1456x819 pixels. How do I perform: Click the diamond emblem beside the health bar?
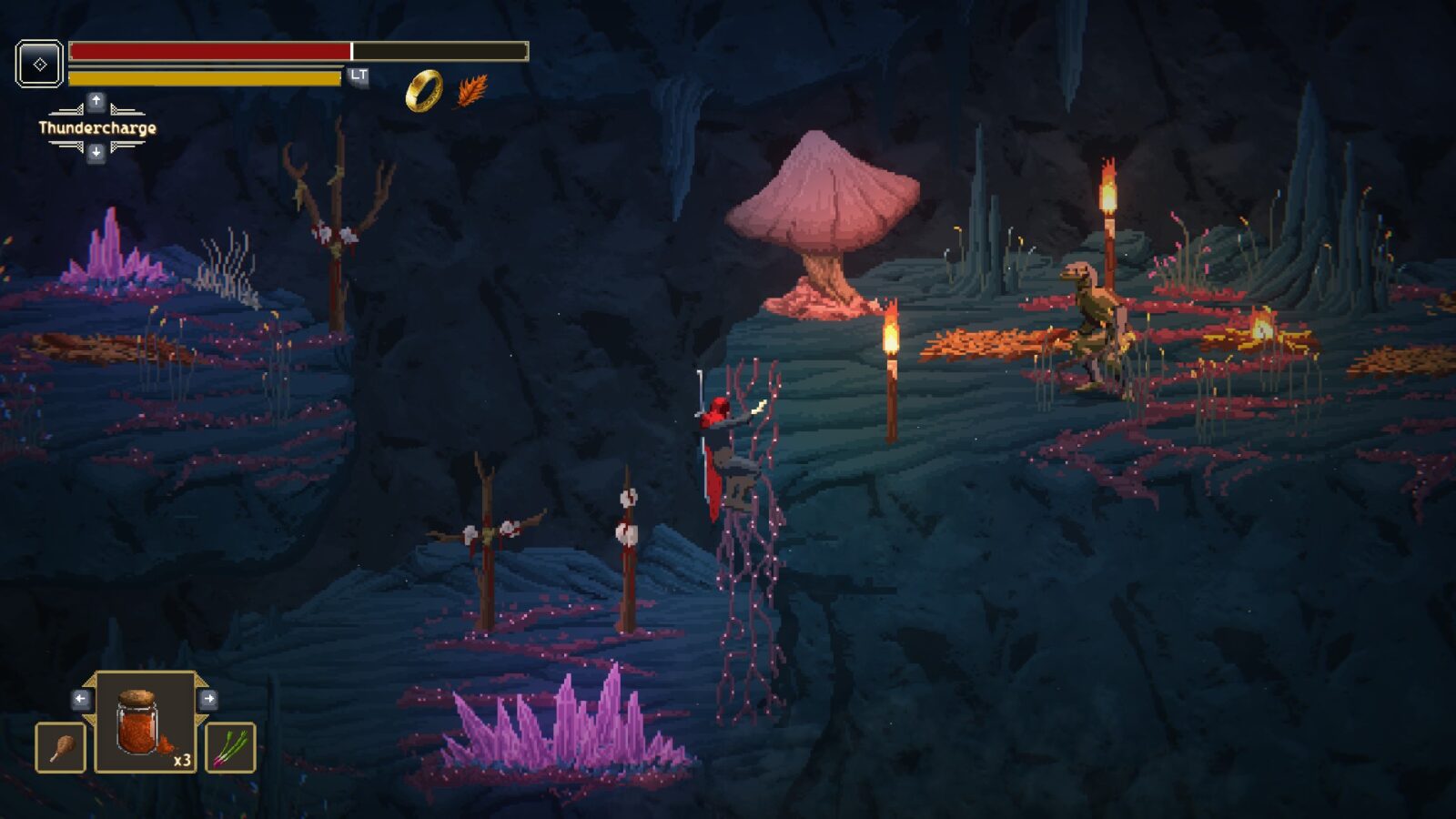[x=40, y=64]
